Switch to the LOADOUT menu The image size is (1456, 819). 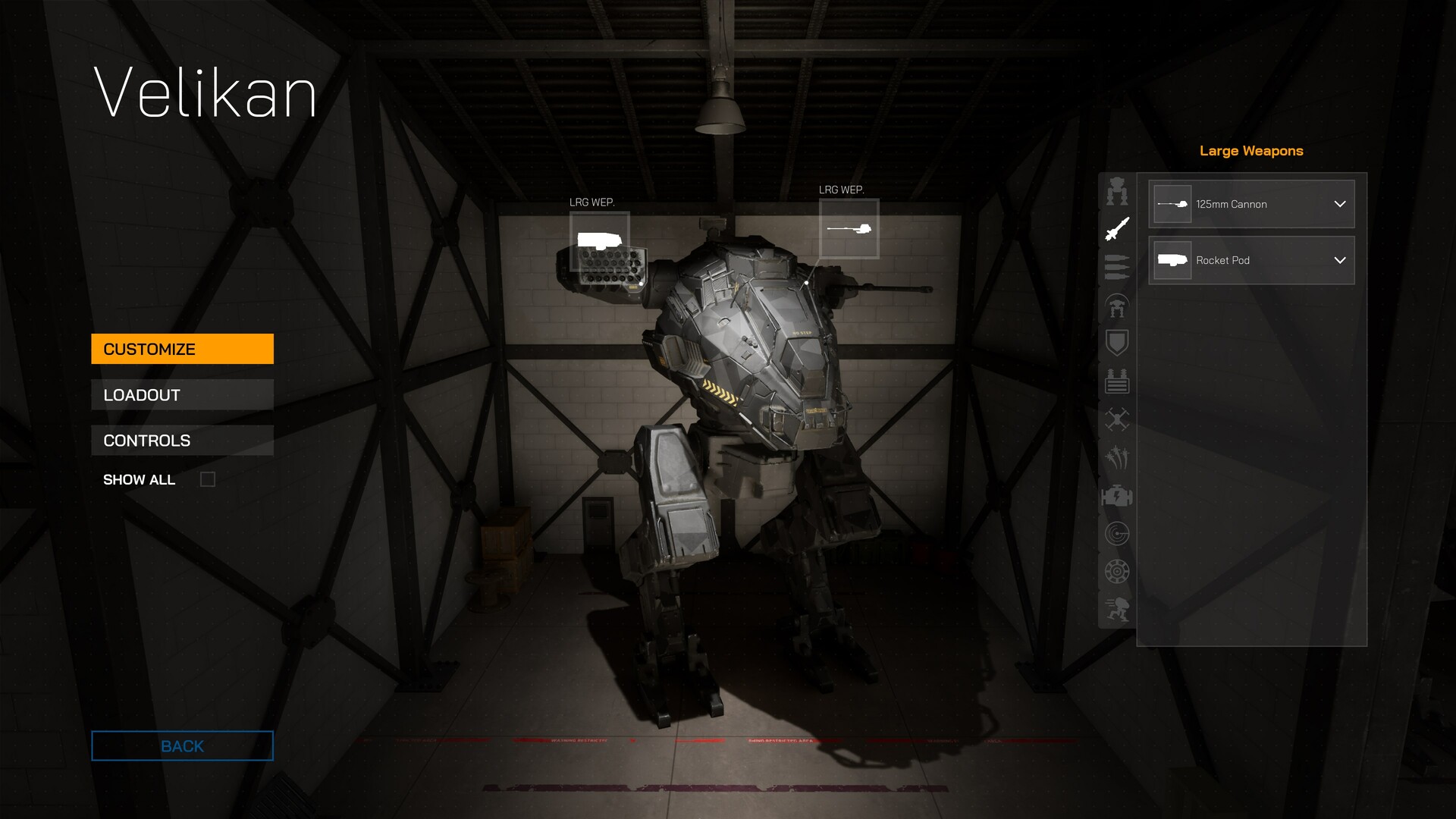pos(182,394)
